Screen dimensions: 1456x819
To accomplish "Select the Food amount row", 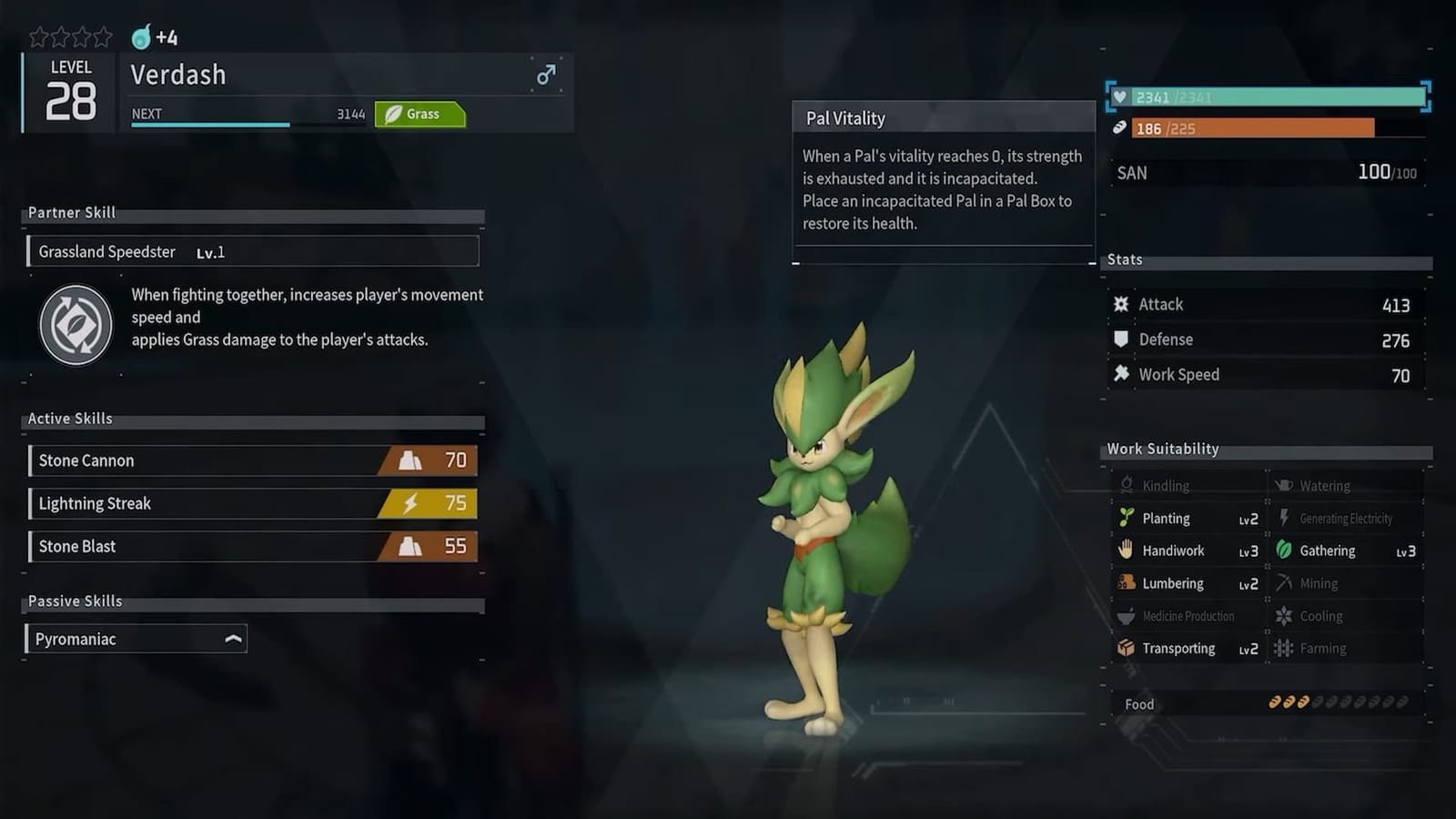I will (1267, 703).
